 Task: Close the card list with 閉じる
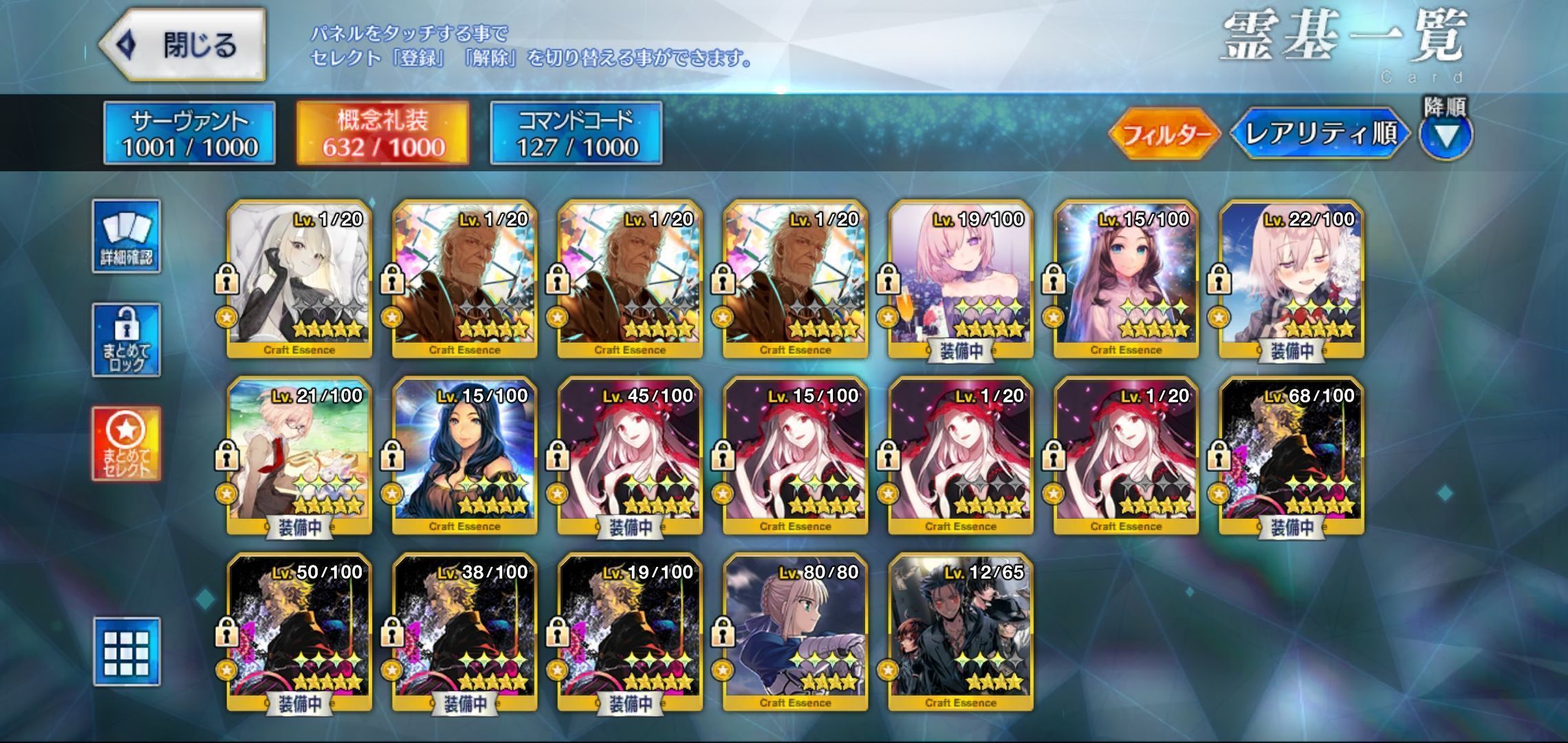point(183,45)
